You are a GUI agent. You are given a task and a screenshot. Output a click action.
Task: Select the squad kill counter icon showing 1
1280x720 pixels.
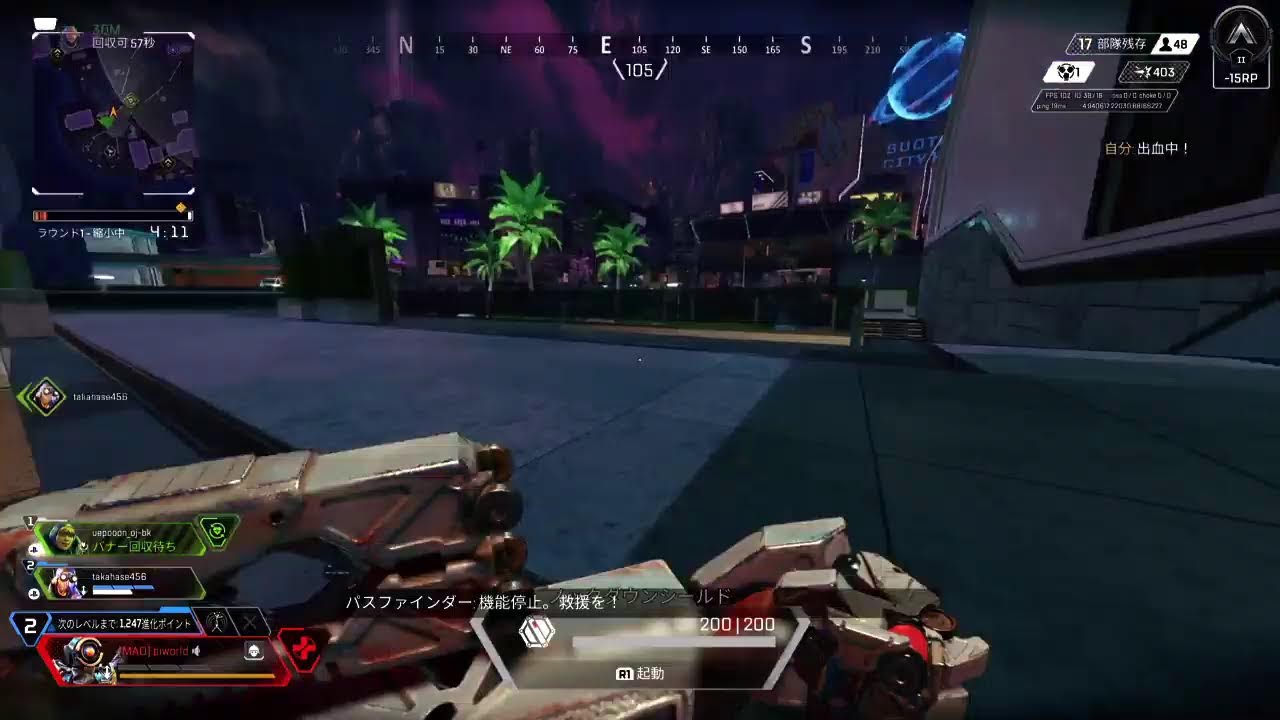click(x=1067, y=72)
